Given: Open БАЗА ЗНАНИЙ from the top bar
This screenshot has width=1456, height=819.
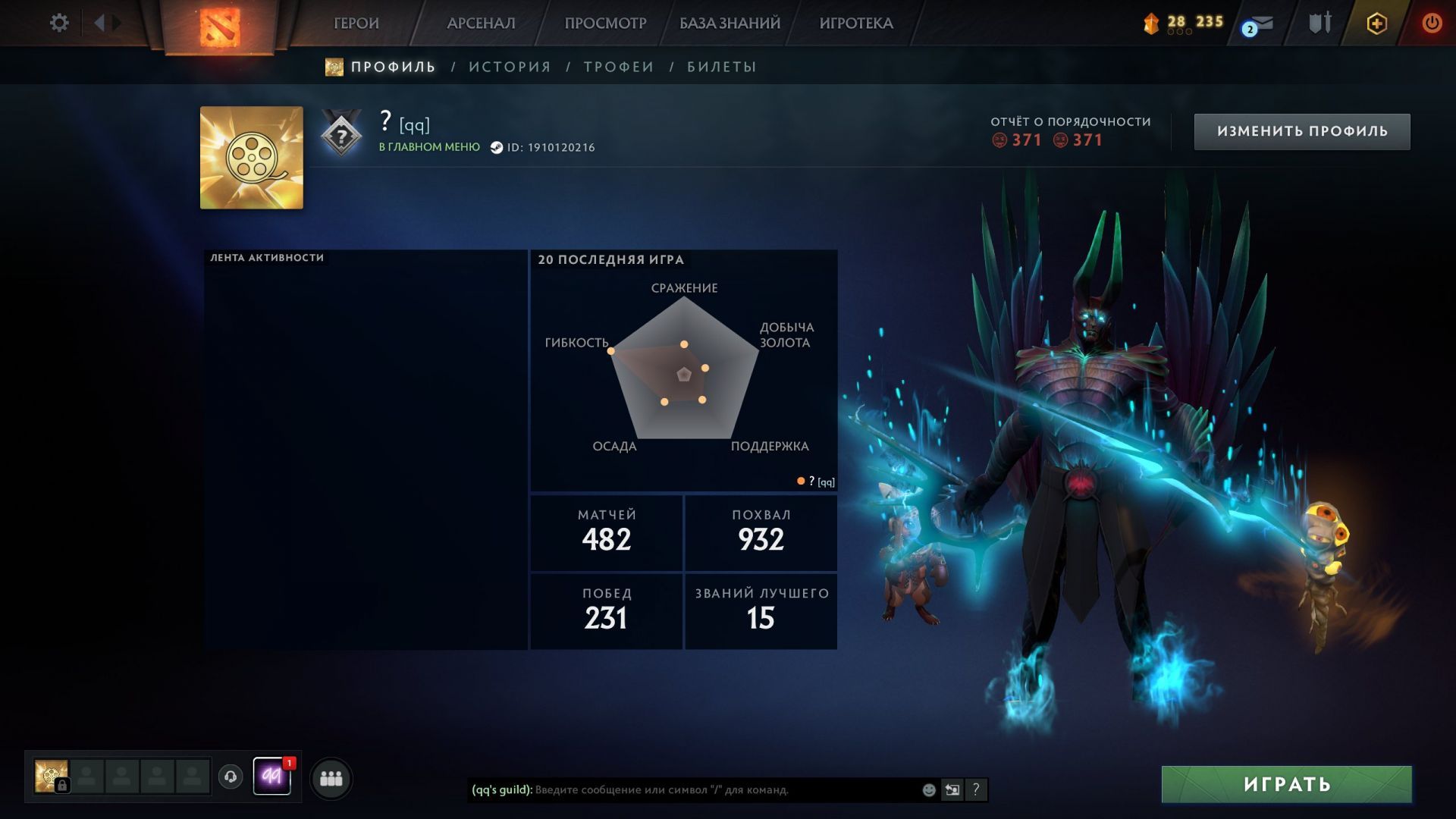Looking at the screenshot, I should click(x=730, y=24).
